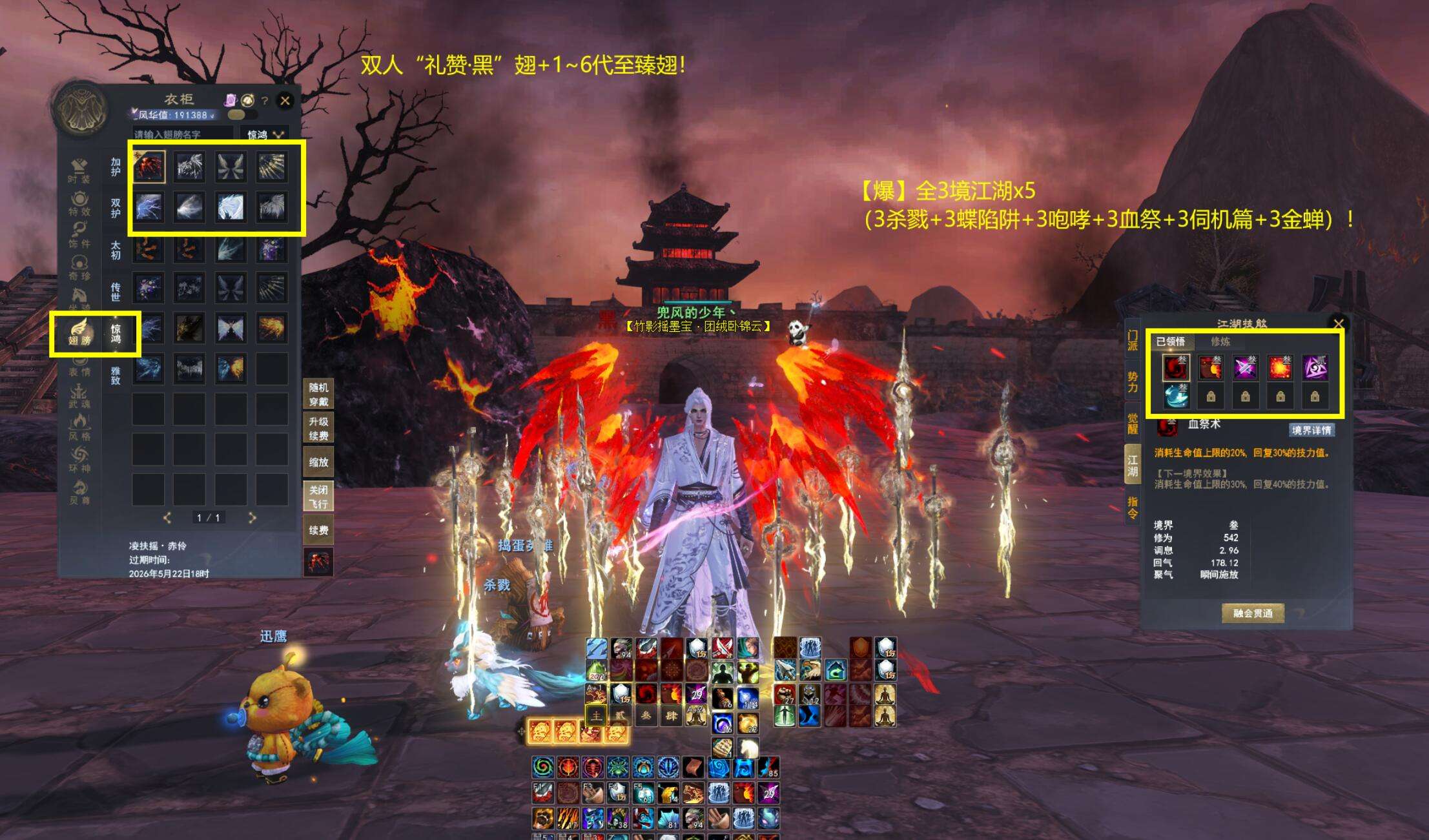Select the blue lightning wings in 双护 row
Image resolution: width=1429 pixels, height=840 pixels.
[x=149, y=208]
